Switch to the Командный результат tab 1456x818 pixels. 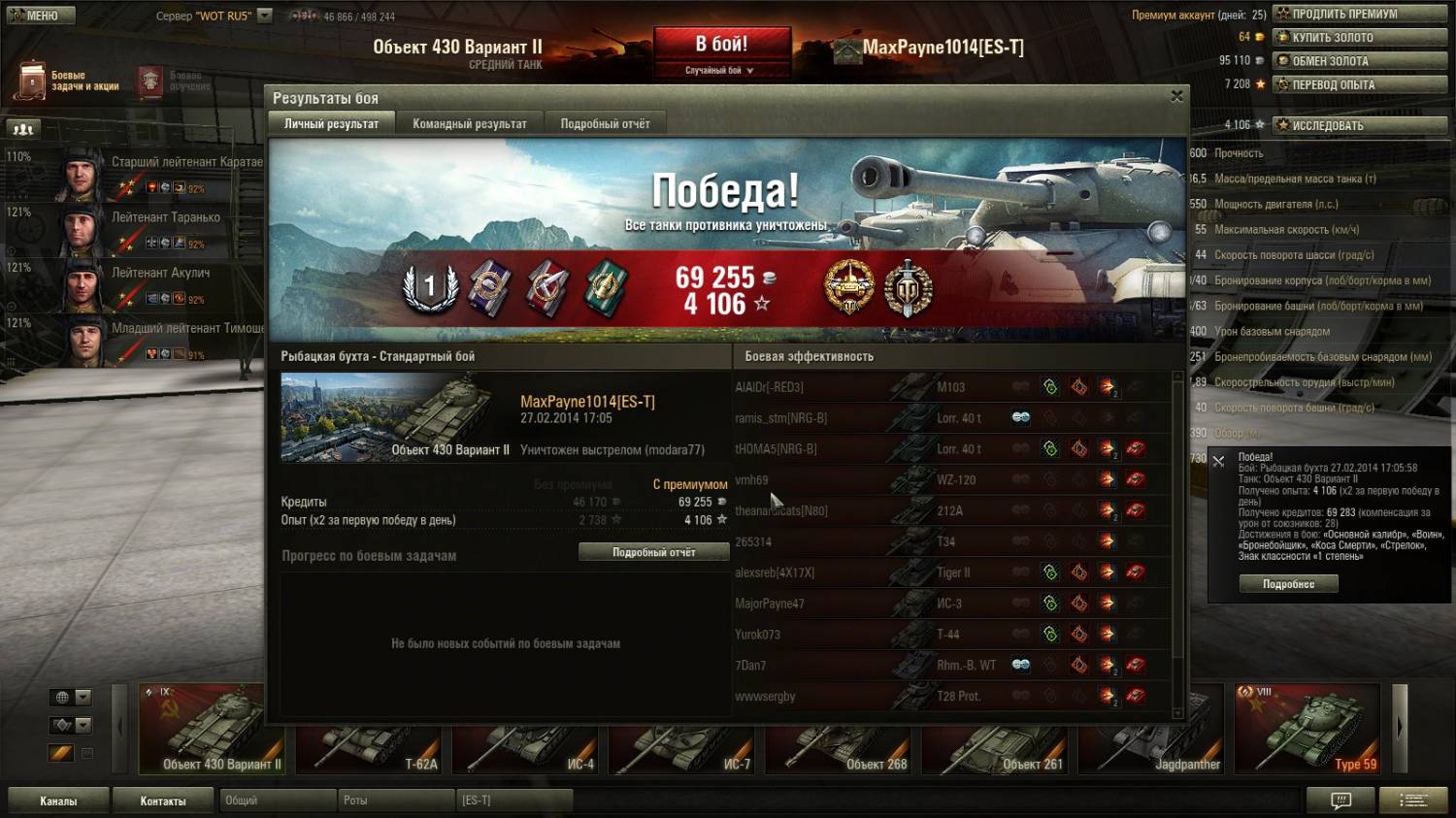(x=470, y=123)
